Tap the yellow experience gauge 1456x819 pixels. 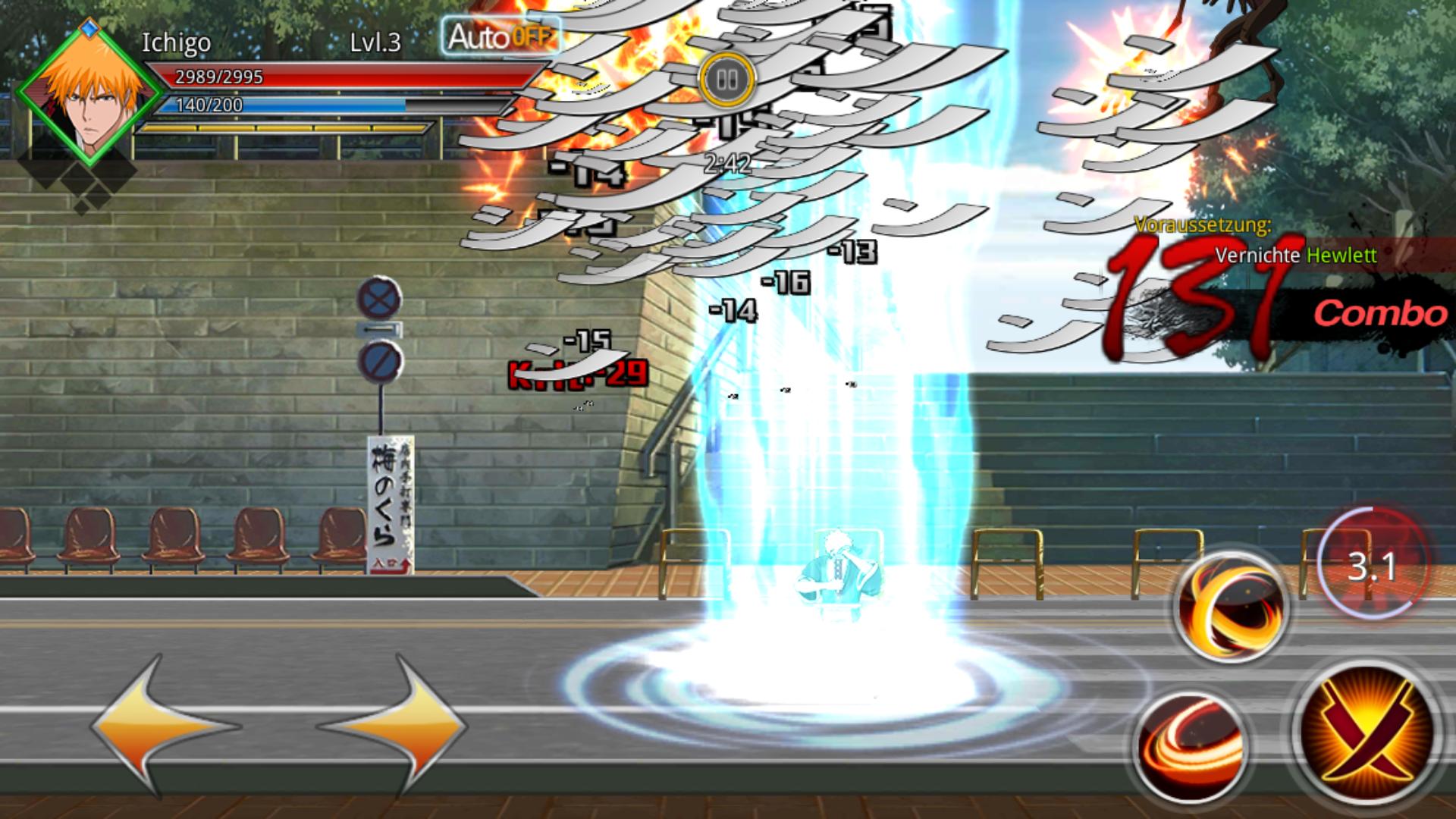pos(281,130)
